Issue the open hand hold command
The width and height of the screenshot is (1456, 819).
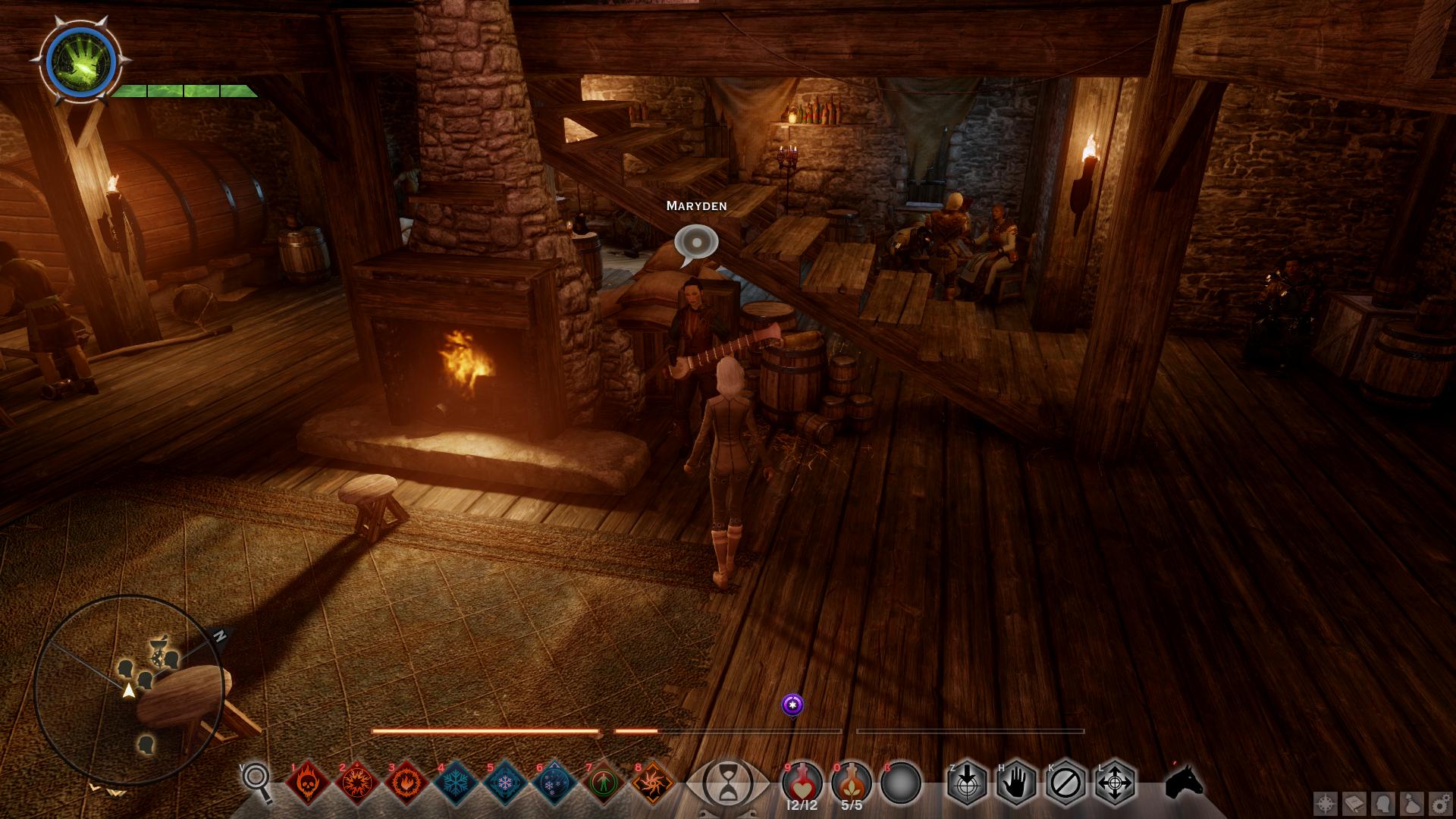click(1017, 782)
